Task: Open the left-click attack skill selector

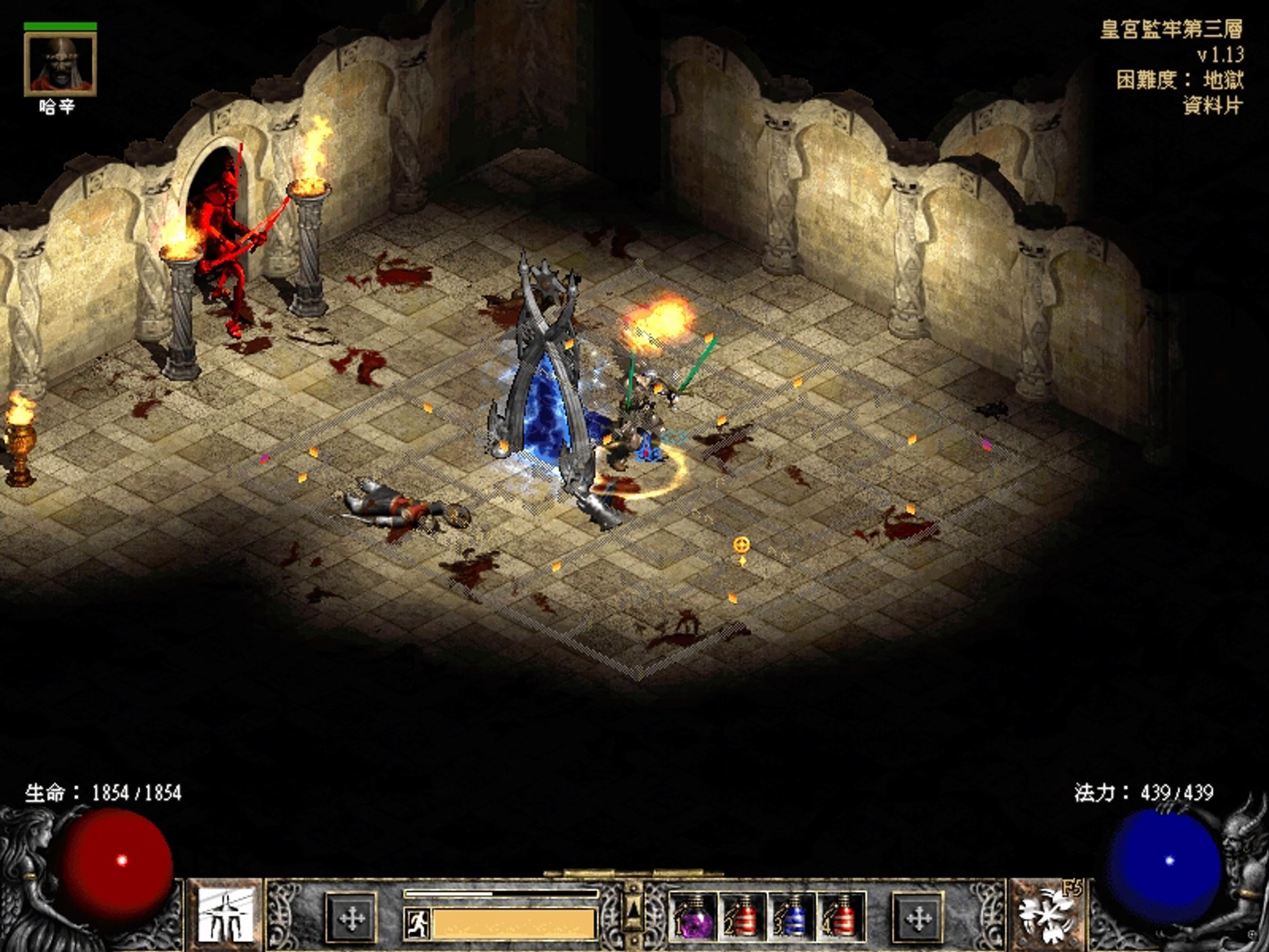Action: pyautogui.click(x=226, y=915)
